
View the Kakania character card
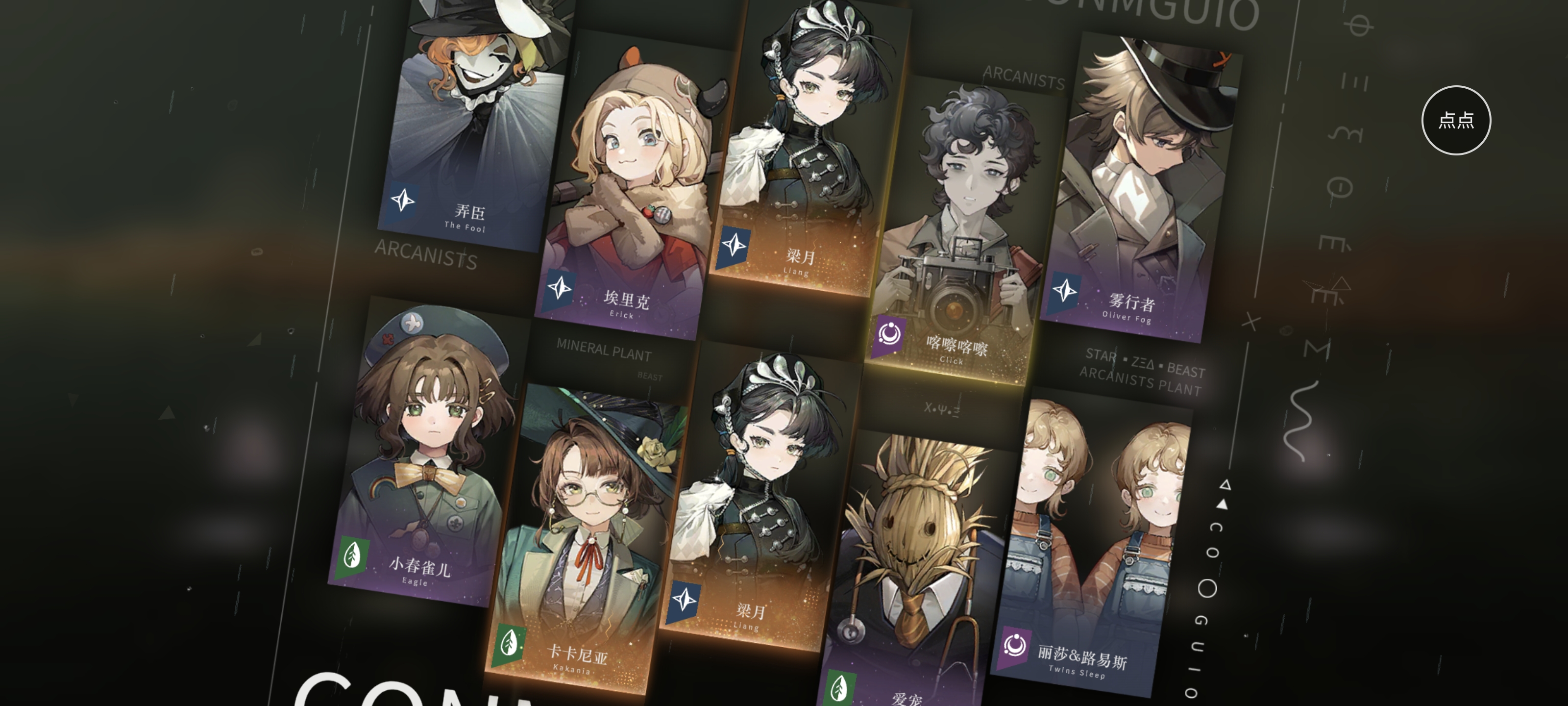coord(585,542)
